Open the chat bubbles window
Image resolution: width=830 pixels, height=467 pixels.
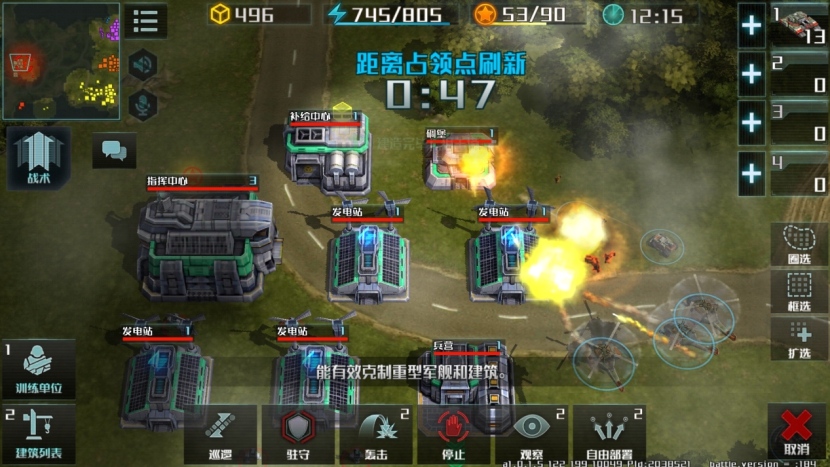115,152
